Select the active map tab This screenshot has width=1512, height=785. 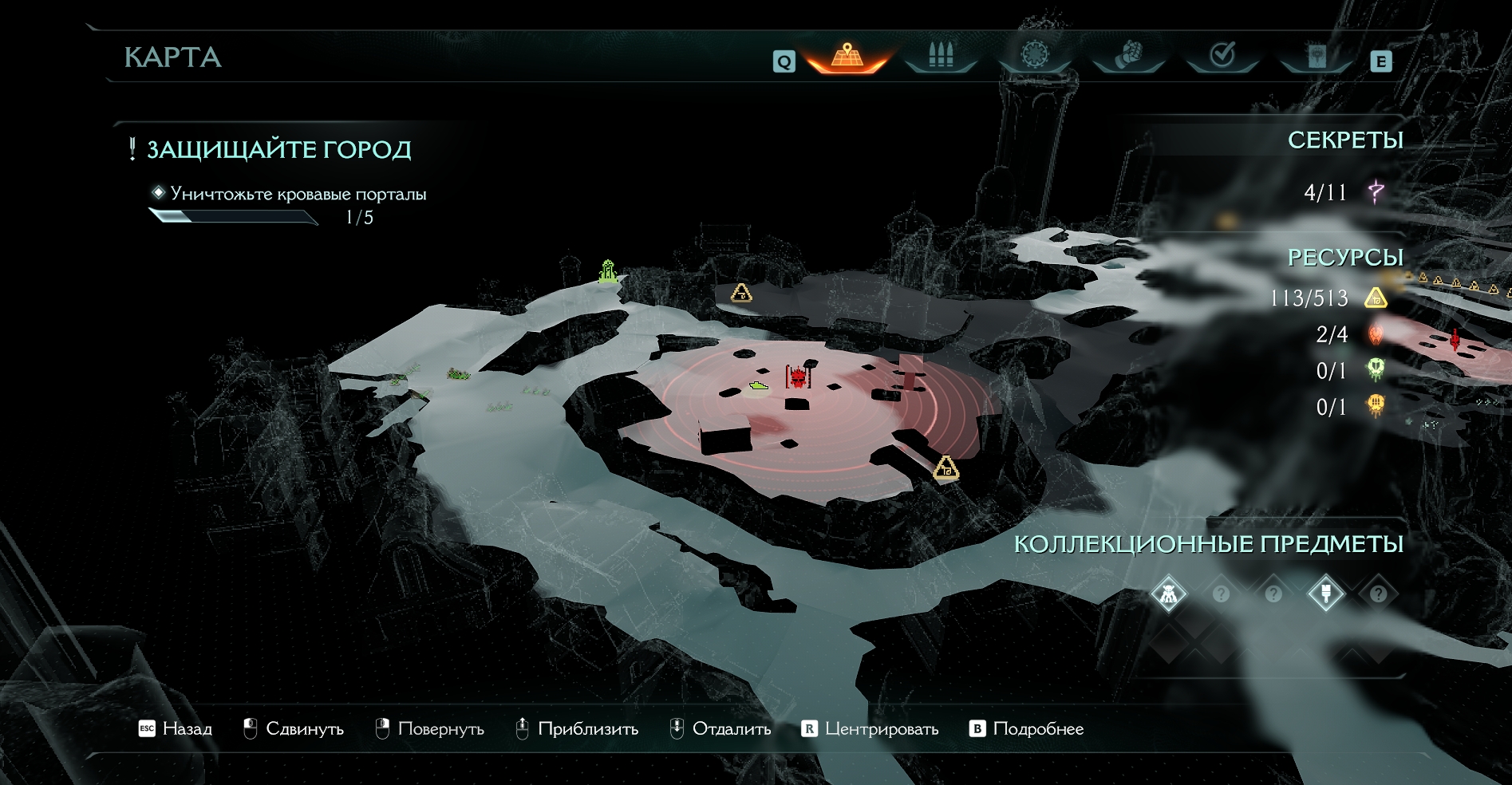tap(847, 56)
